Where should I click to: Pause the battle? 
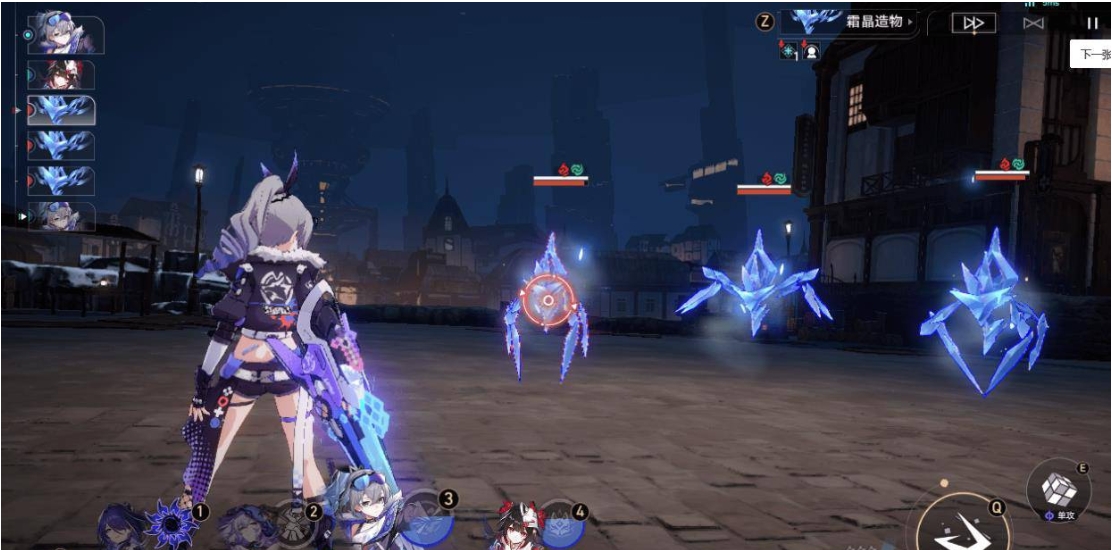coord(1091,23)
